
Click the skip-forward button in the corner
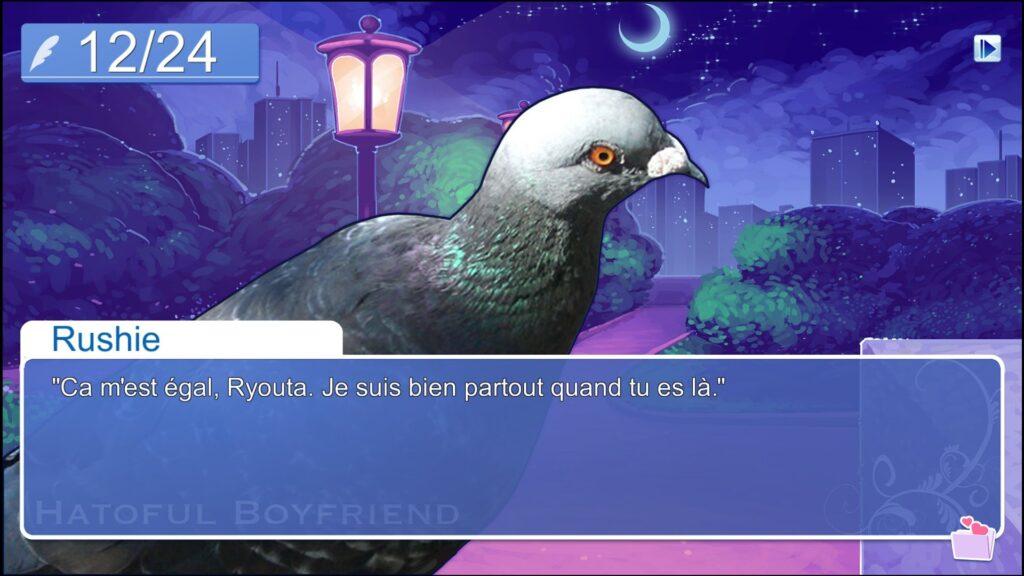tap(987, 48)
